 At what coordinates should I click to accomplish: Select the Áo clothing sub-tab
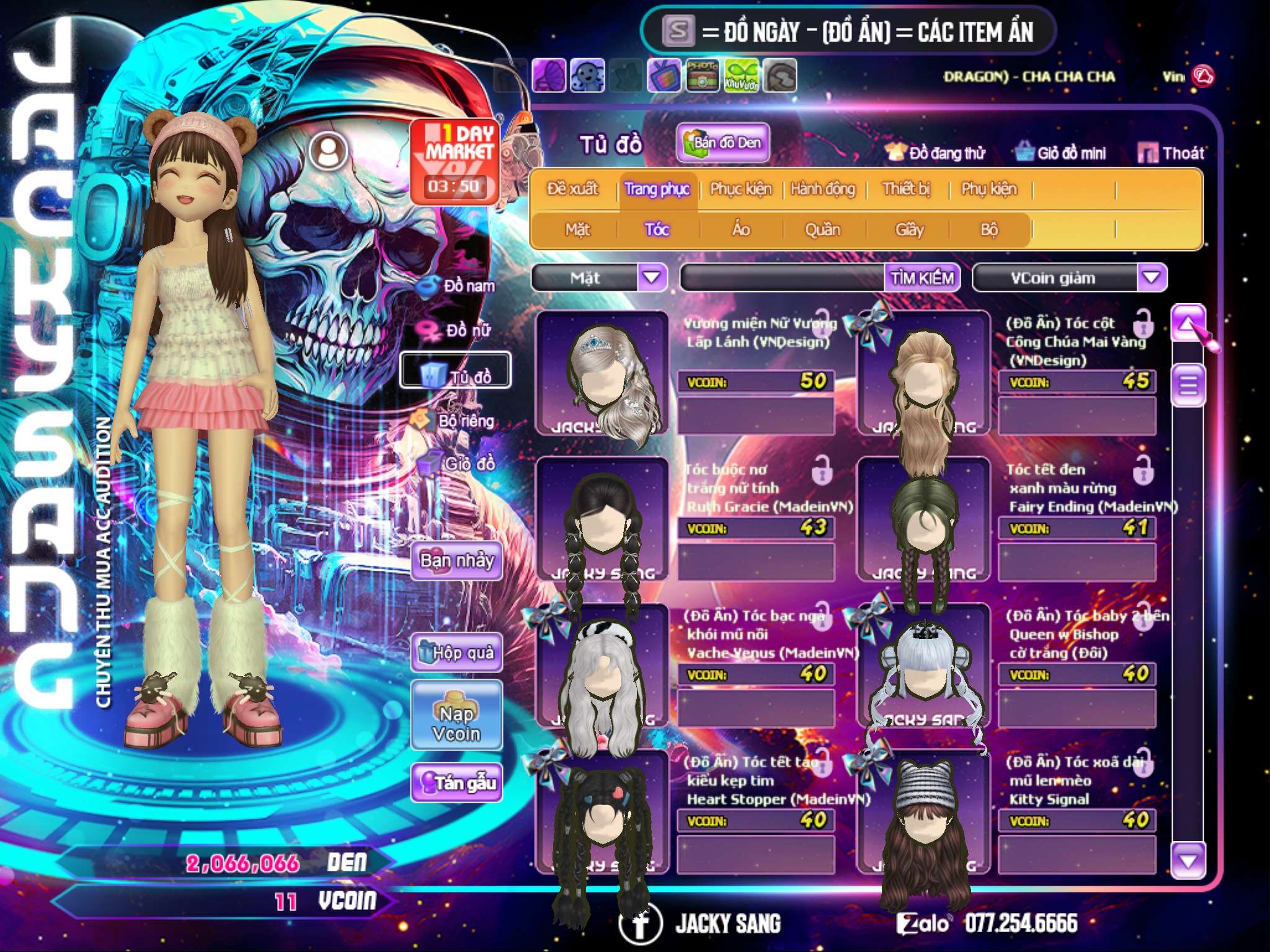741,230
